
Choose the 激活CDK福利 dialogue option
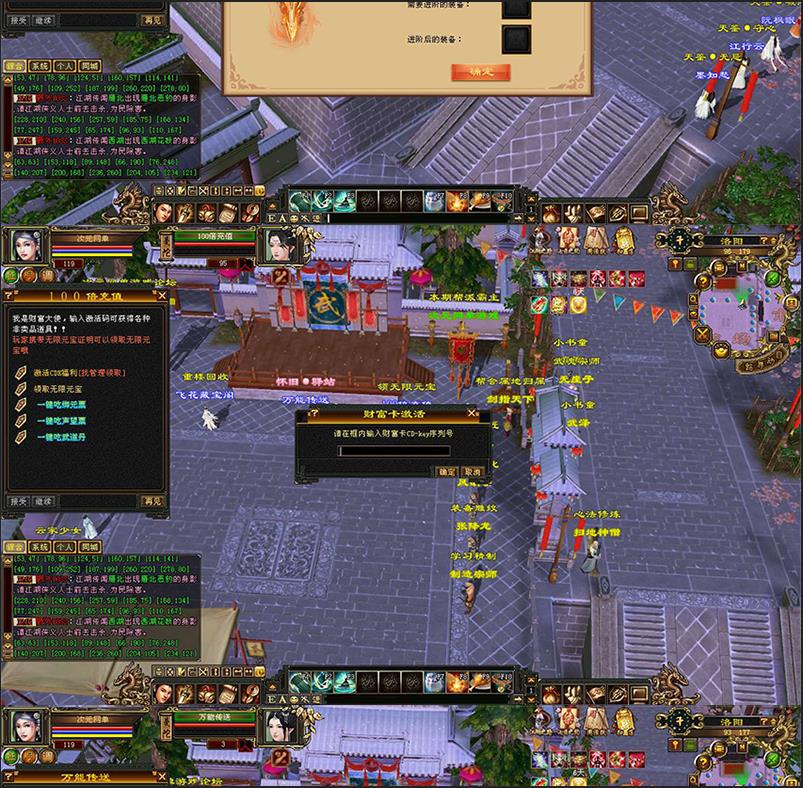click(79, 373)
